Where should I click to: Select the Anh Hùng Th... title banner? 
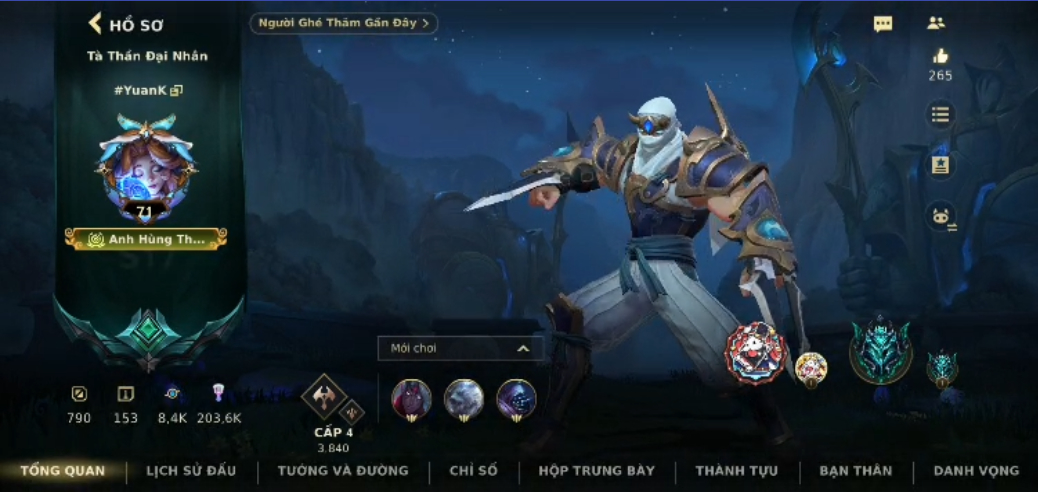(x=146, y=239)
